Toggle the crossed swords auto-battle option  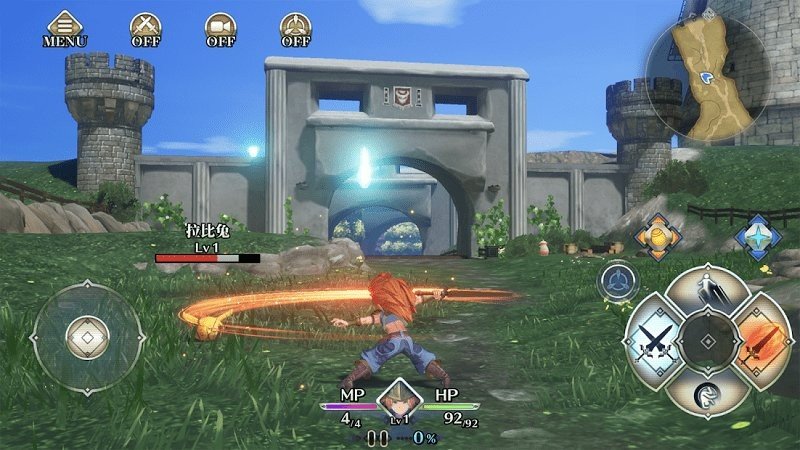(146, 28)
